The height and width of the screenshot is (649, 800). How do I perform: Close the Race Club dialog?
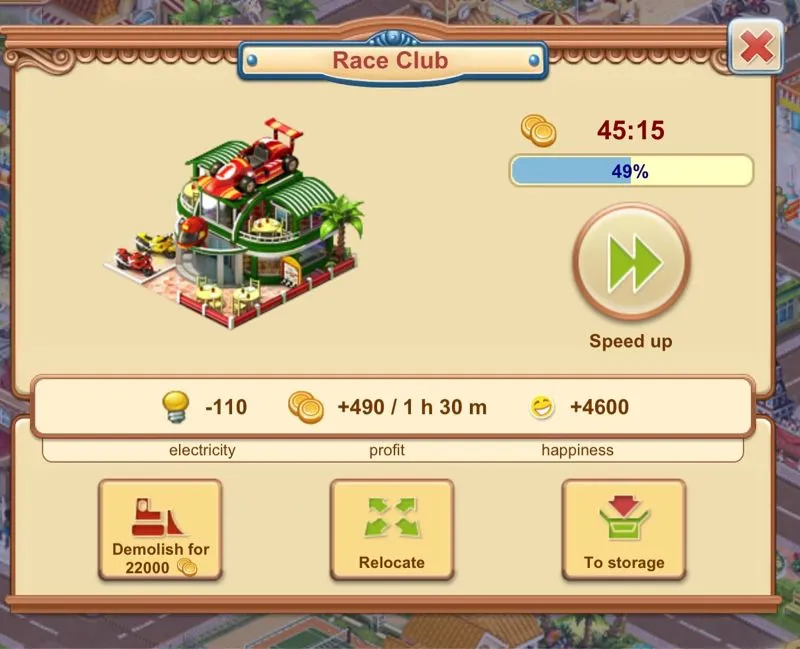click(756, 46)
